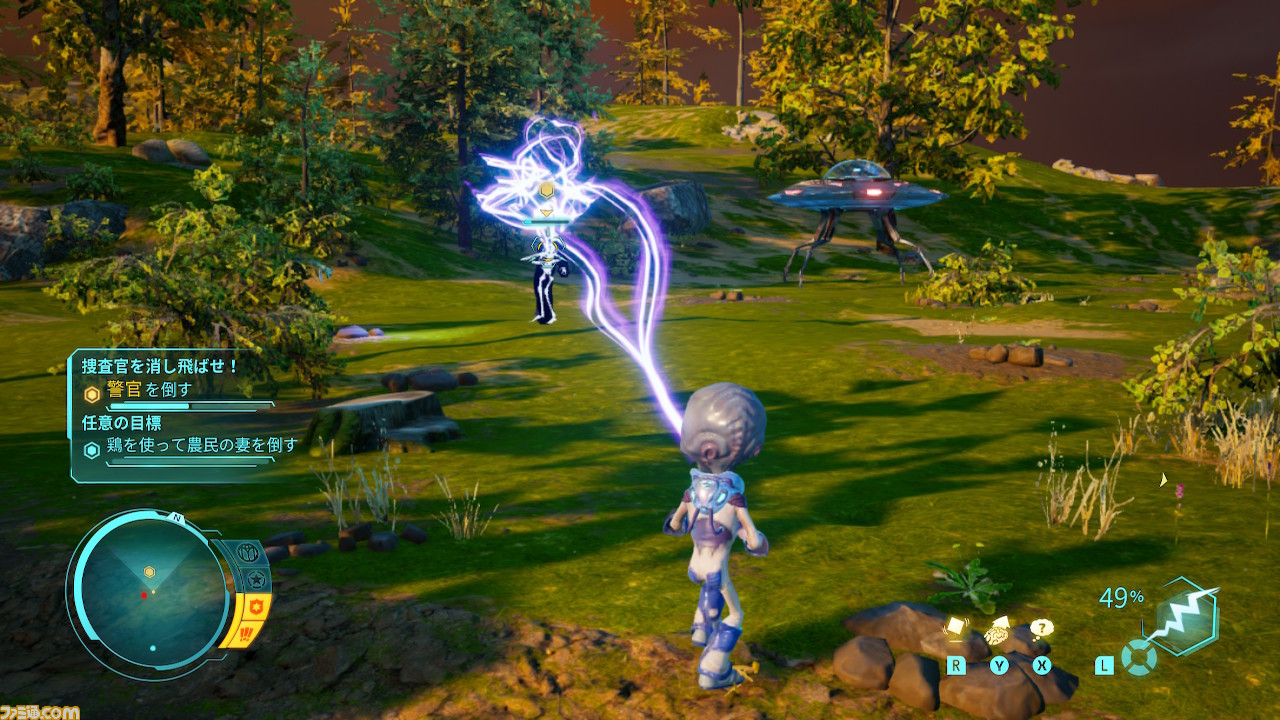Click the hexagon objective marker on the radar
Image resolution: width=1280 pixels, height=720 pixels.
coord(149,572)
